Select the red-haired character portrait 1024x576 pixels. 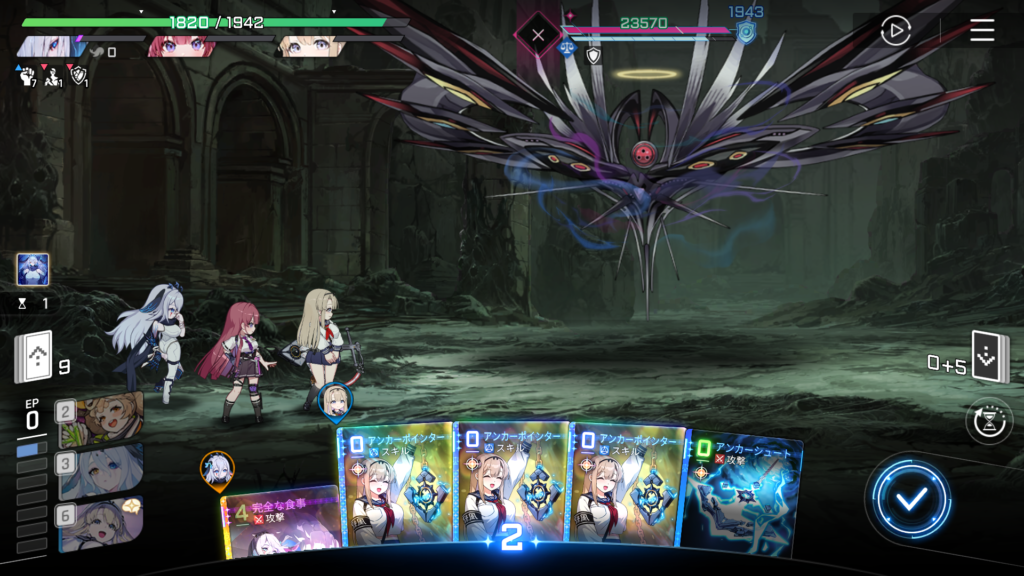180,46
